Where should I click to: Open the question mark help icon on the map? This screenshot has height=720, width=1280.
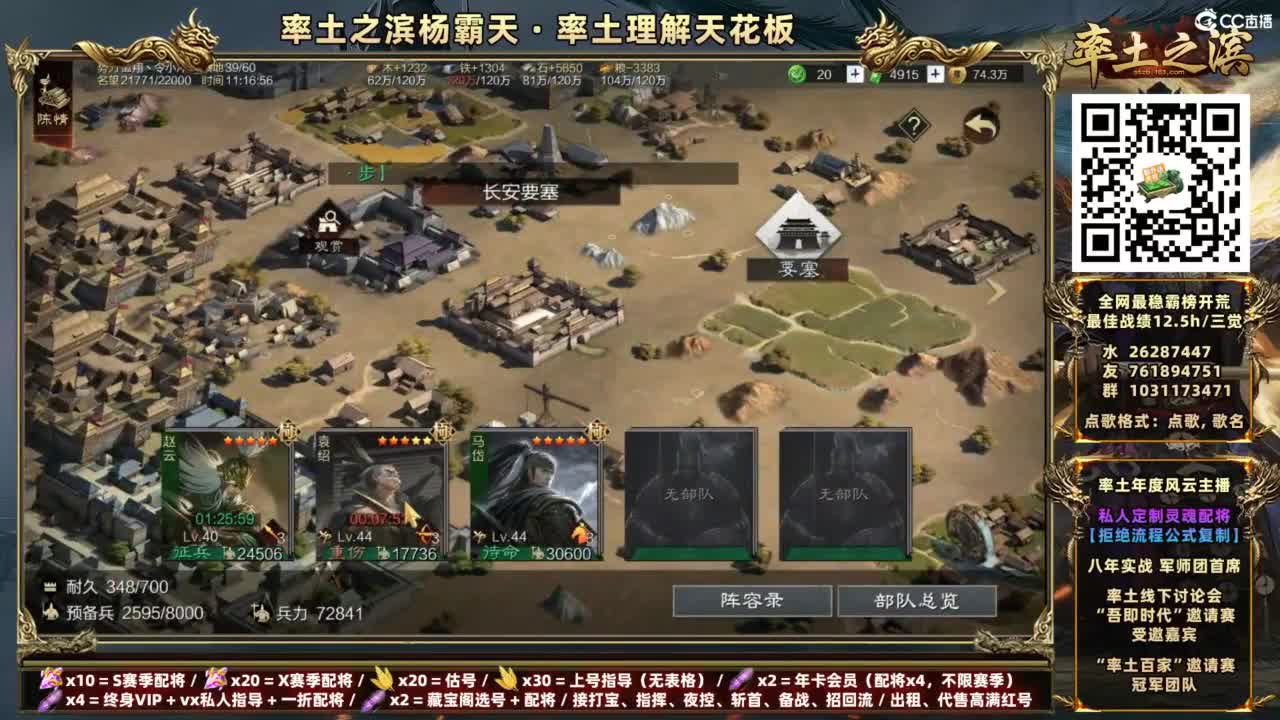(913, 124)
